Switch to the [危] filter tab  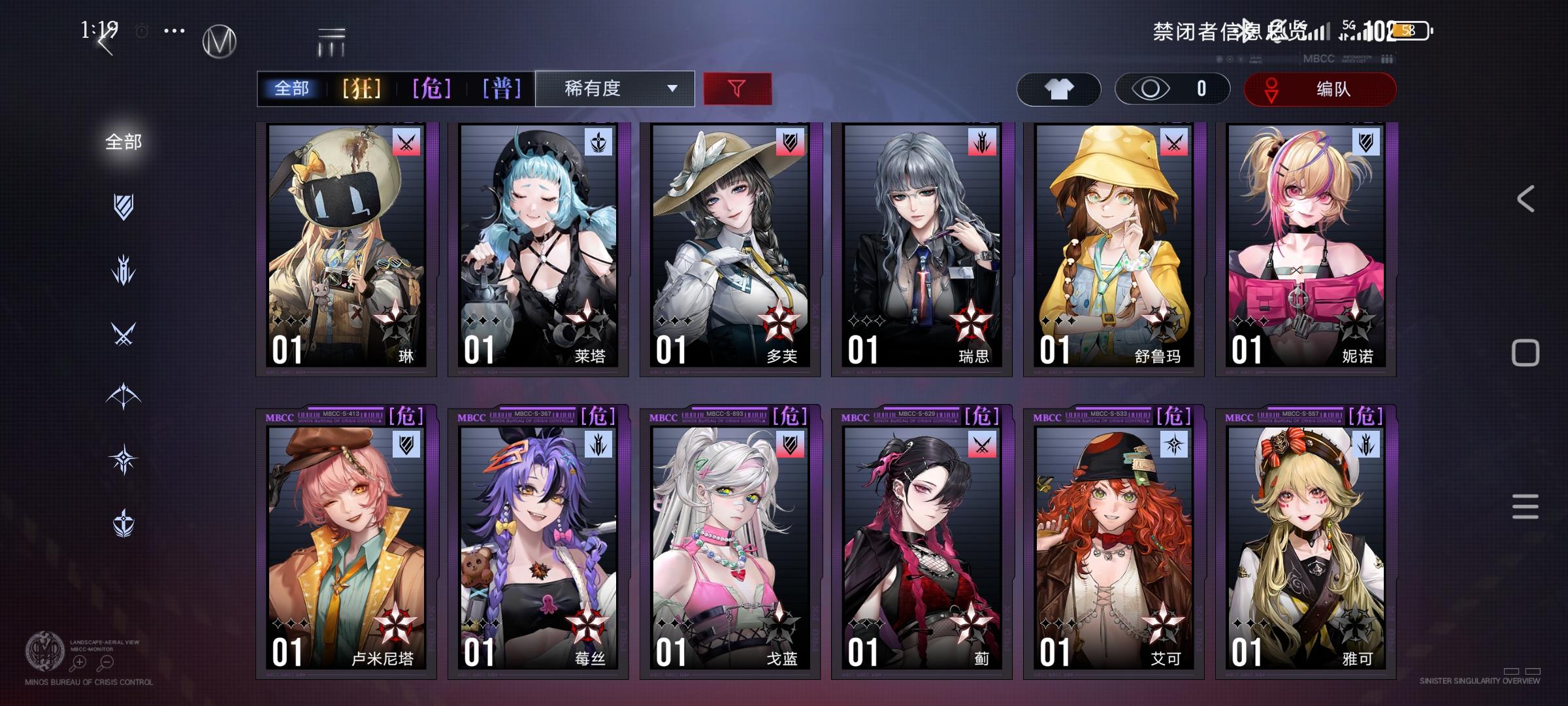point(431,88)
